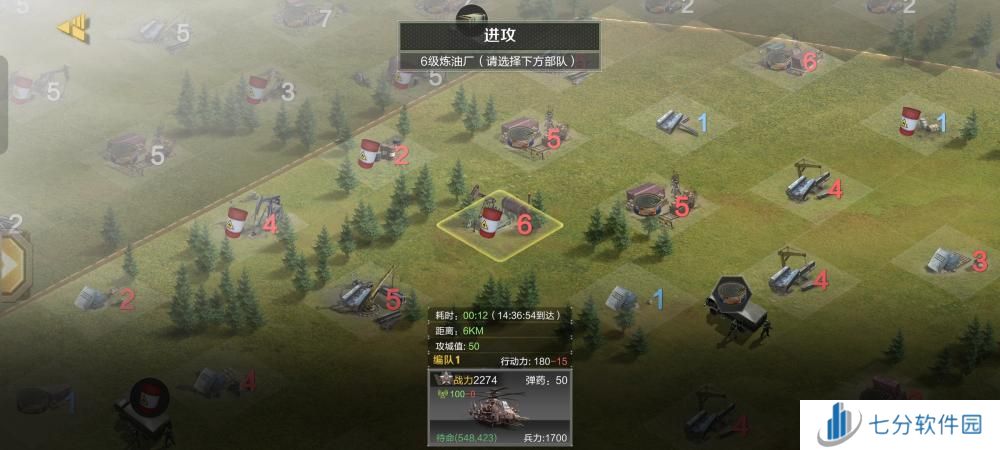Select the highlighted level 6 refinery tile
Screen dimensions: 1000x450
tap(492, 222)
